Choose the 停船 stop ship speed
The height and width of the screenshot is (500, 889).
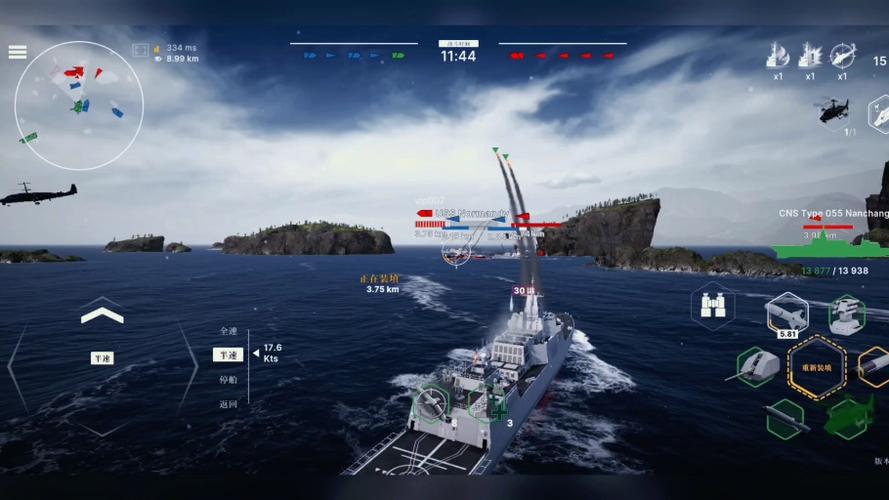[228, 380]
